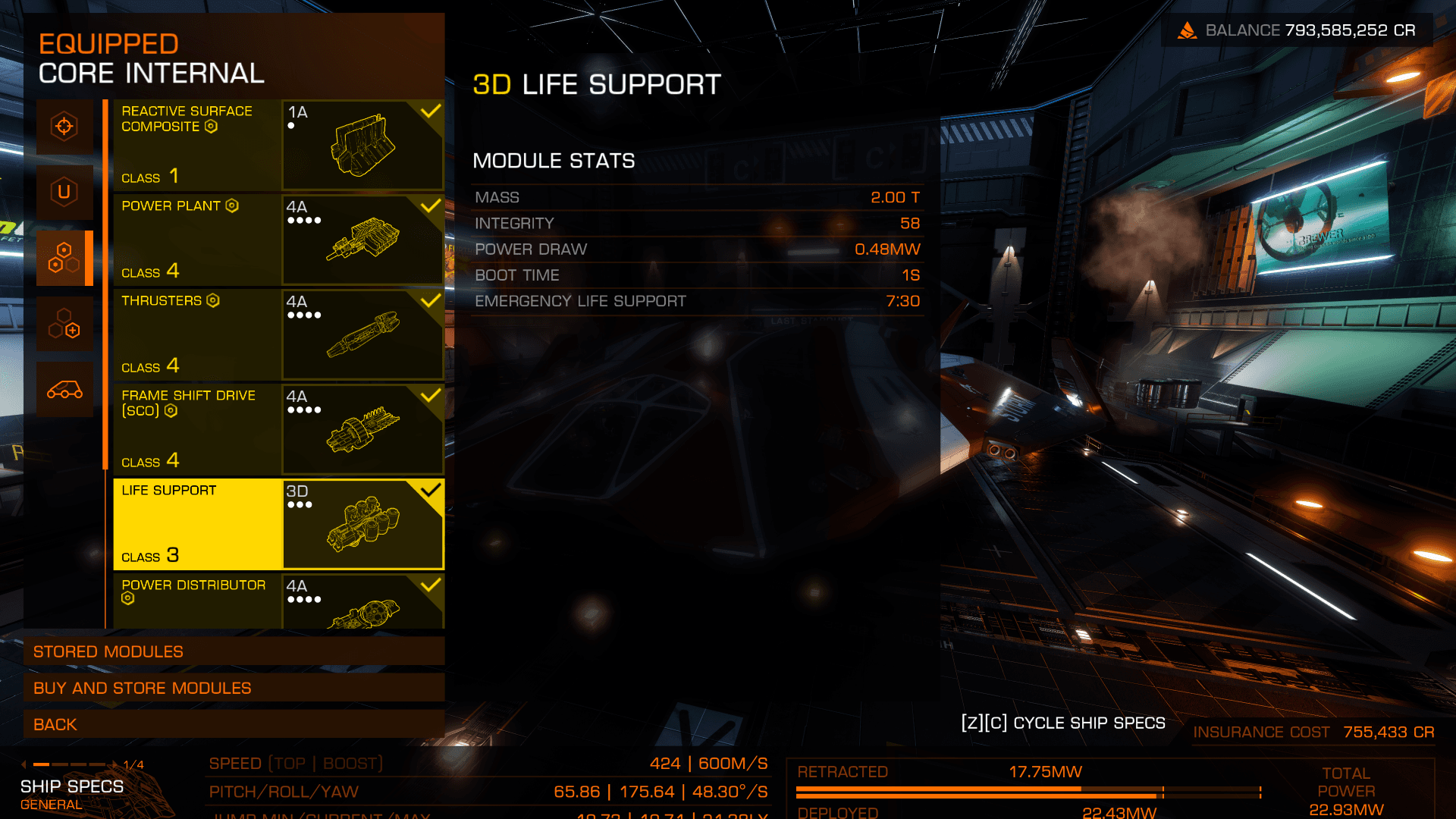This screenshot has width=1456, height=819.
Task: Choose the Power Plant 4A module
Action: click(278, 240)
